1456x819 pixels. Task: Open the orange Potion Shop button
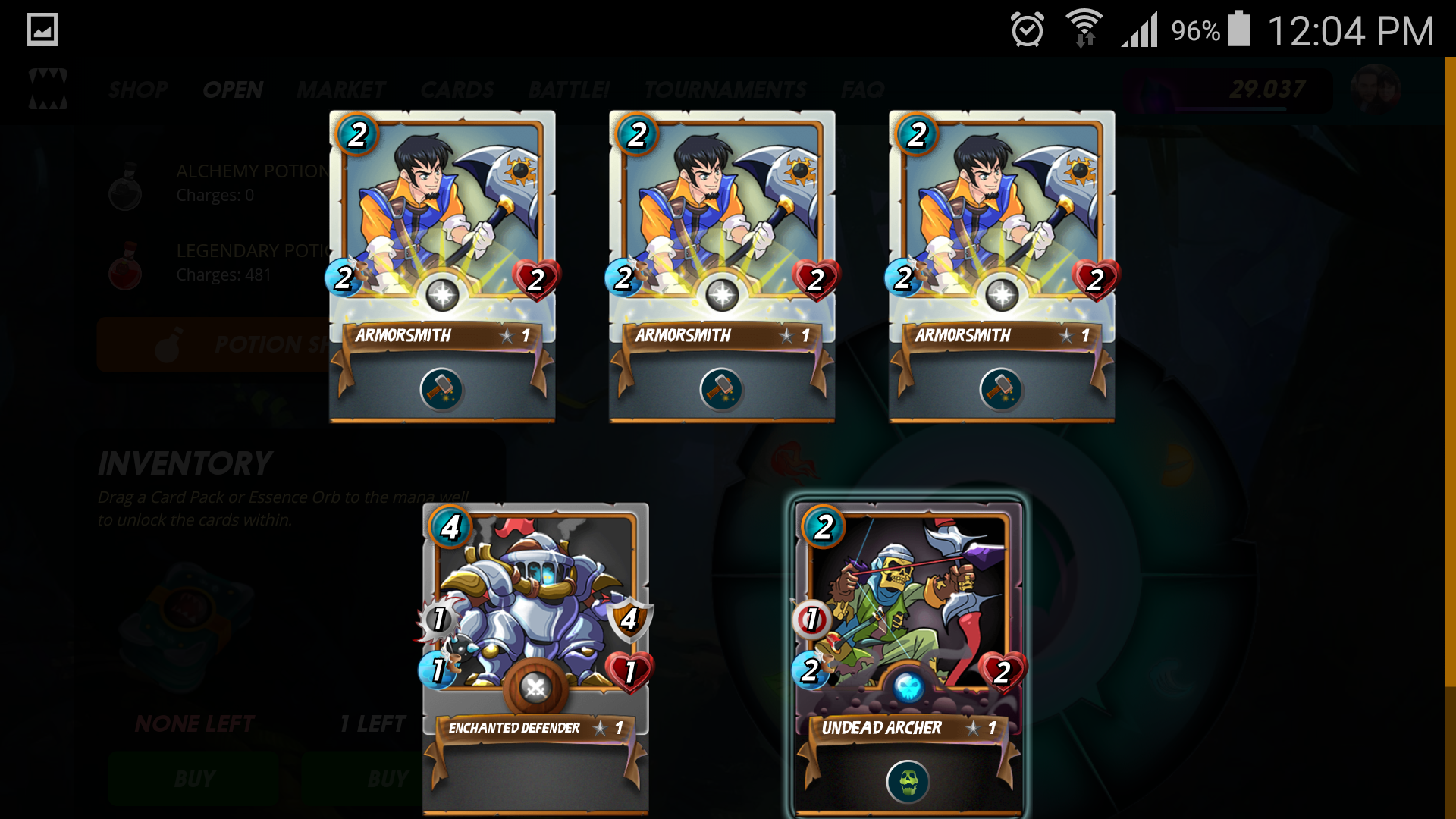pos(212,345)
